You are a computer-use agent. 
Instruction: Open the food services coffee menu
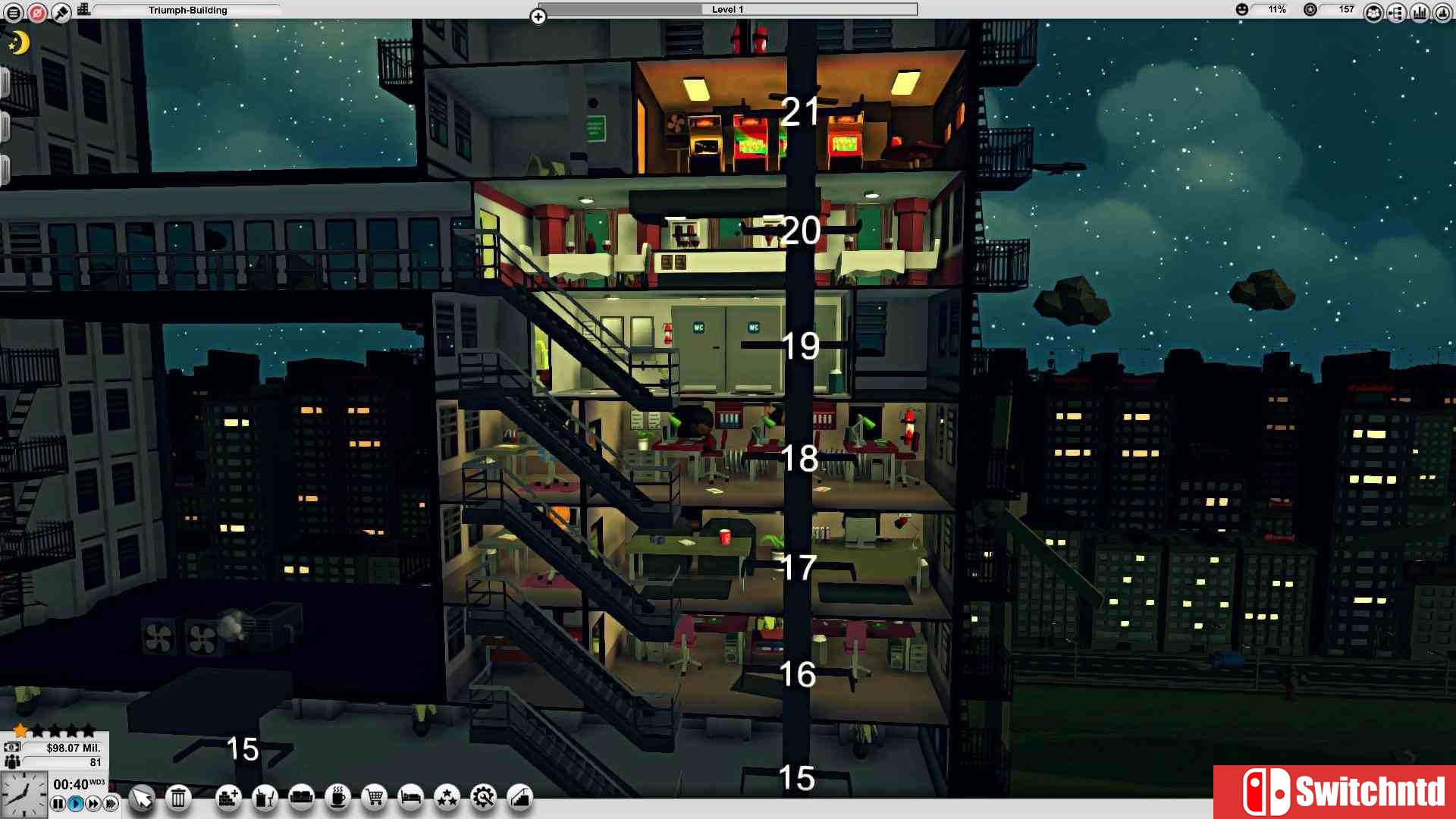(337, 799)
